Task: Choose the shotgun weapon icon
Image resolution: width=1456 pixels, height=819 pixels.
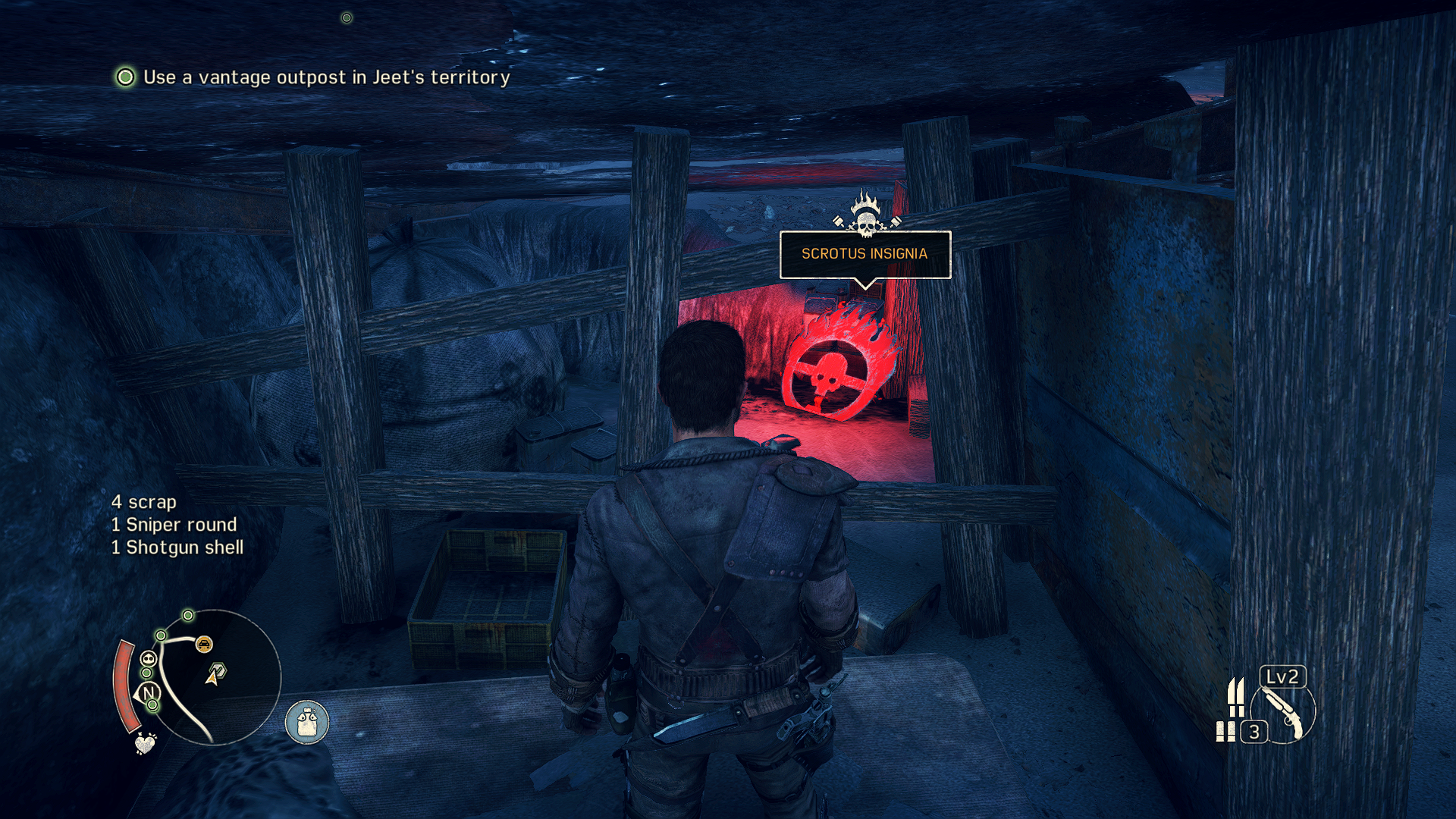Action: [x=1283, y=714]
